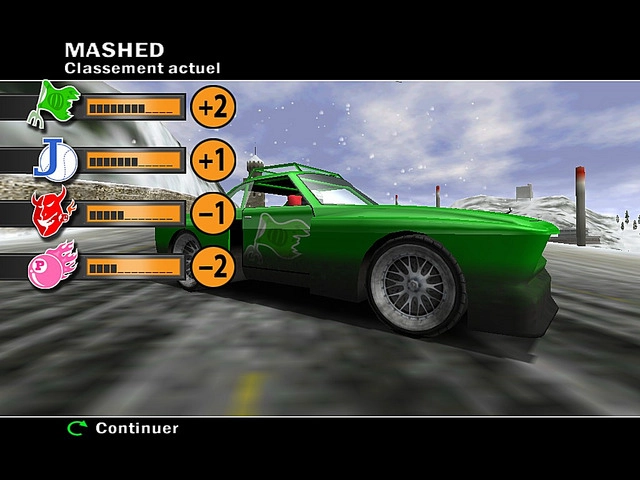This screenshot has height=480, width=640.
Task: Select the Continuer option
Action: point(136,428)
